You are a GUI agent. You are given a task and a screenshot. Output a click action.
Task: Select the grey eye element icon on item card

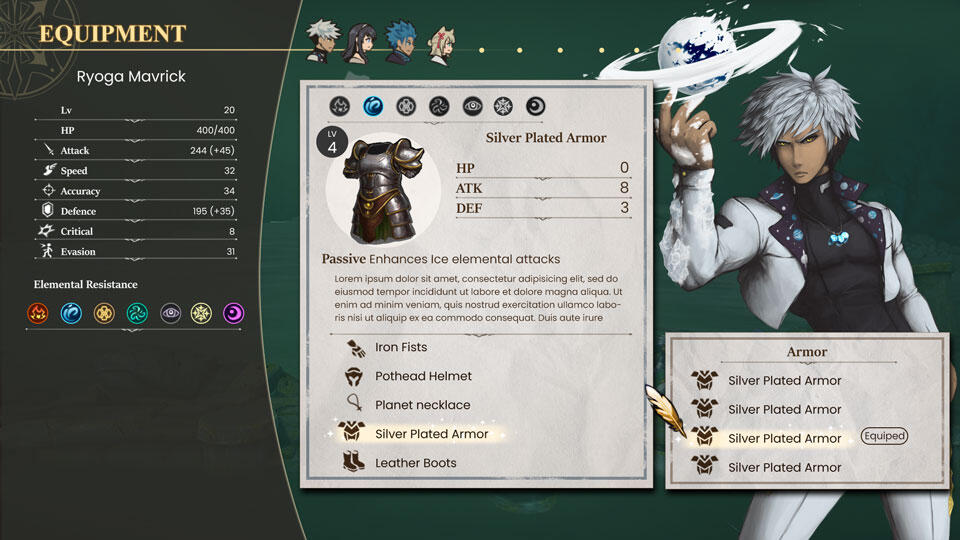(471, 105)
